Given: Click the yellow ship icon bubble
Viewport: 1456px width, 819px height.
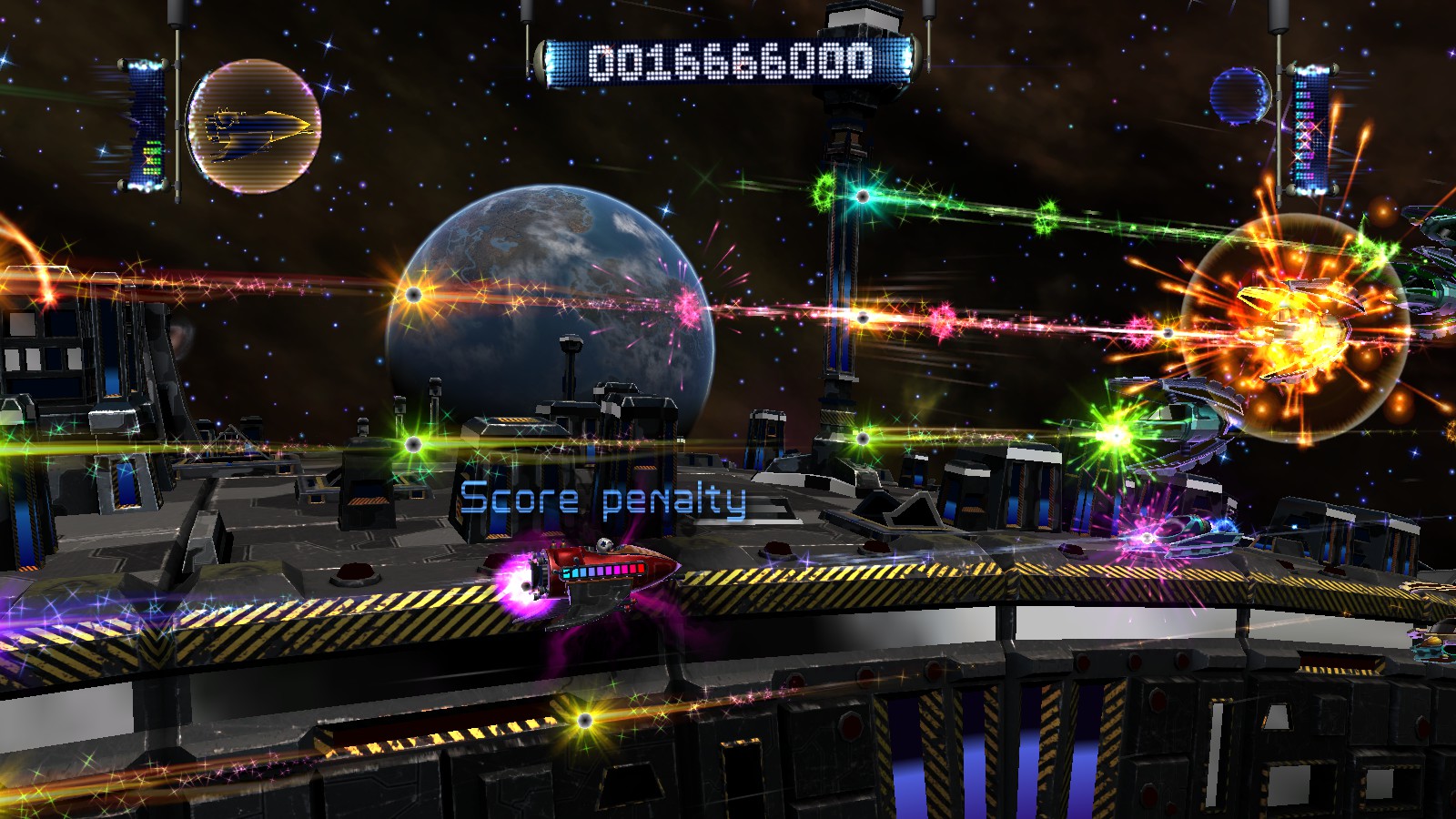Looking at the screenshot, I should 254,126.
